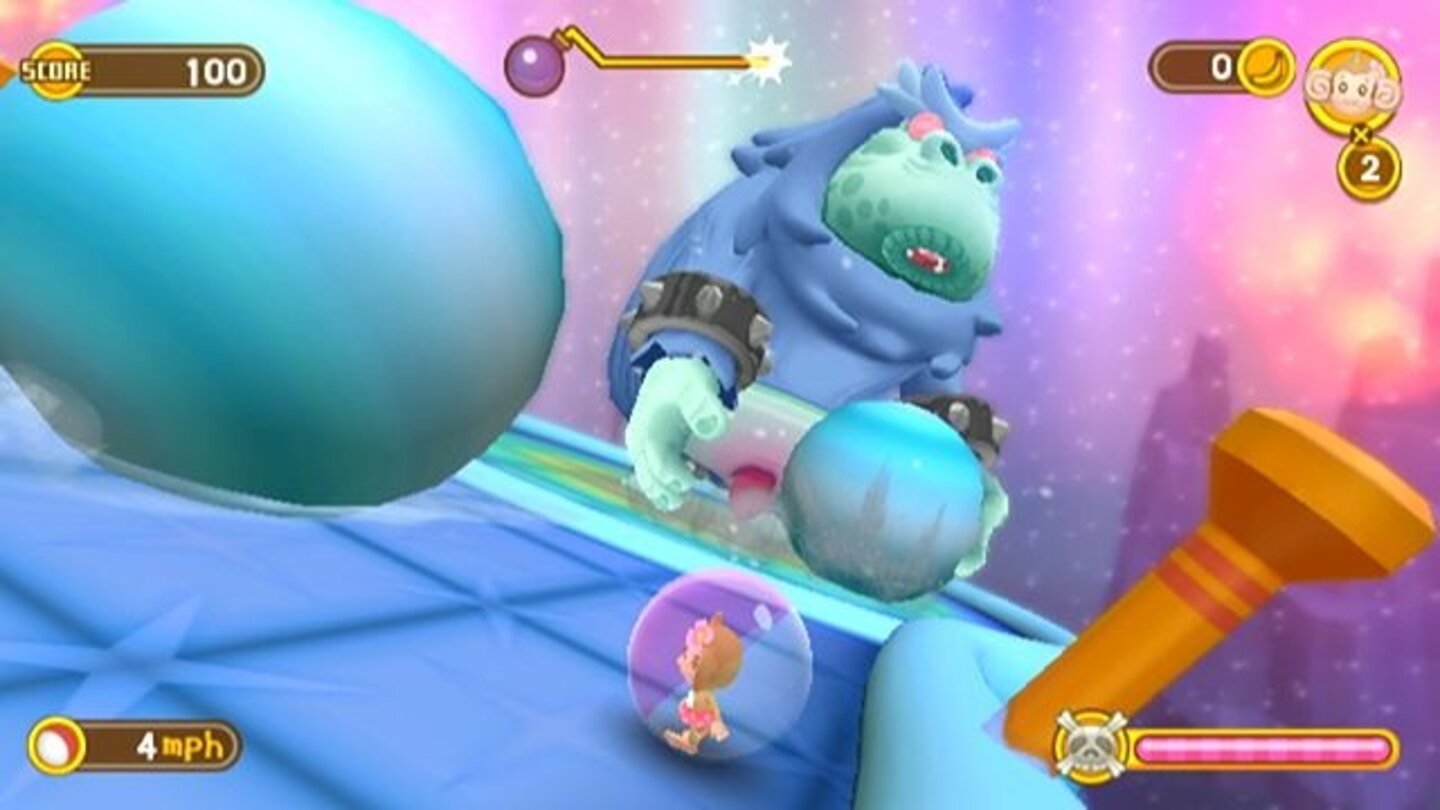The image size is (1440, 810).
Task: Click the spark at the fuse's burning end
Action: 766,61
